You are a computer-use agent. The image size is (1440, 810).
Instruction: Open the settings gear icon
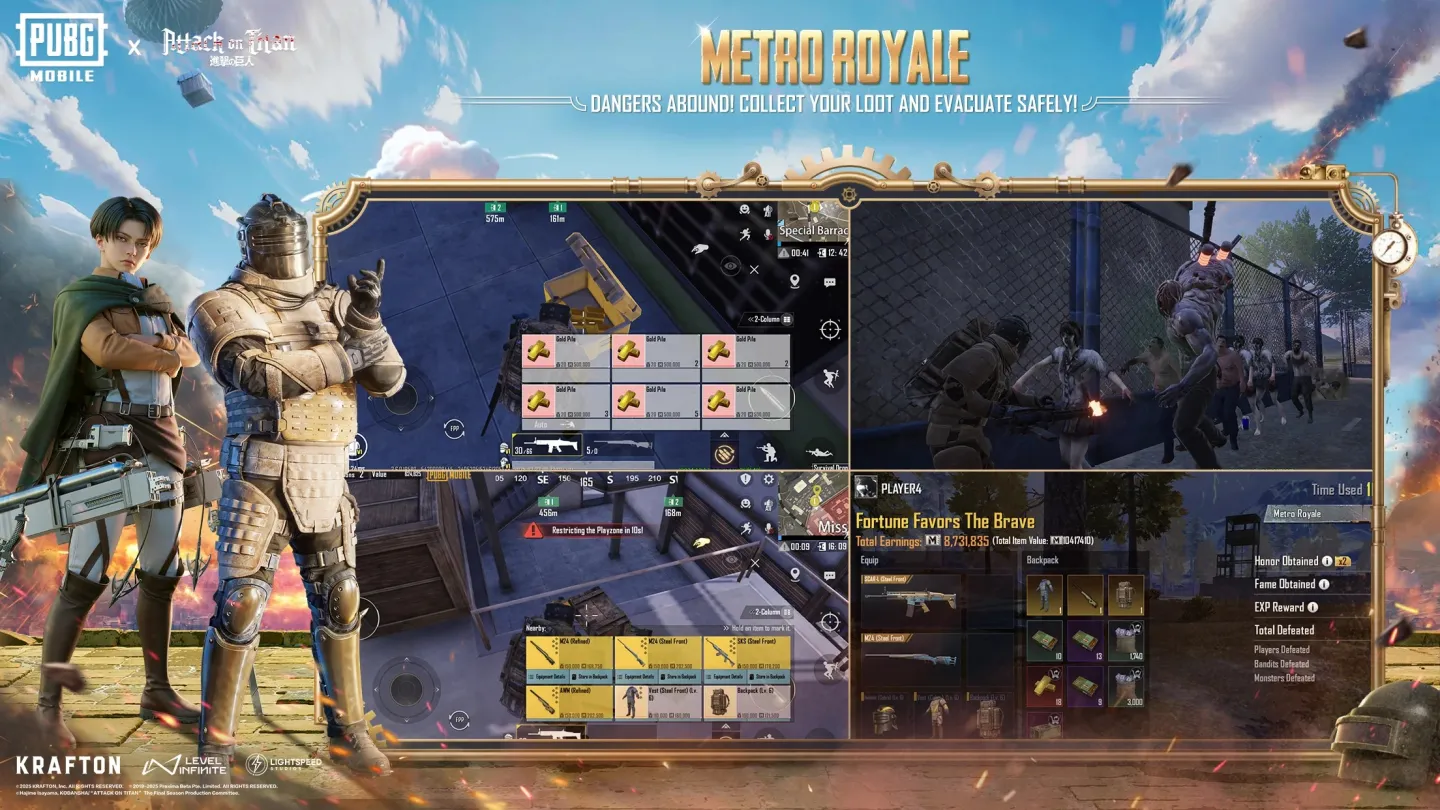(767, 479)
